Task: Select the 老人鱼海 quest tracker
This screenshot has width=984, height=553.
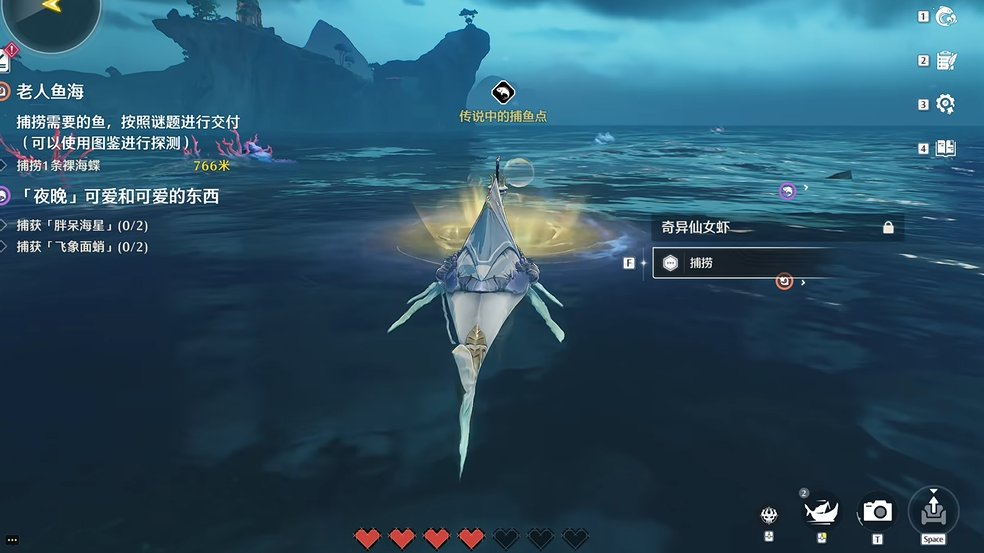Action: coord(49,92)
